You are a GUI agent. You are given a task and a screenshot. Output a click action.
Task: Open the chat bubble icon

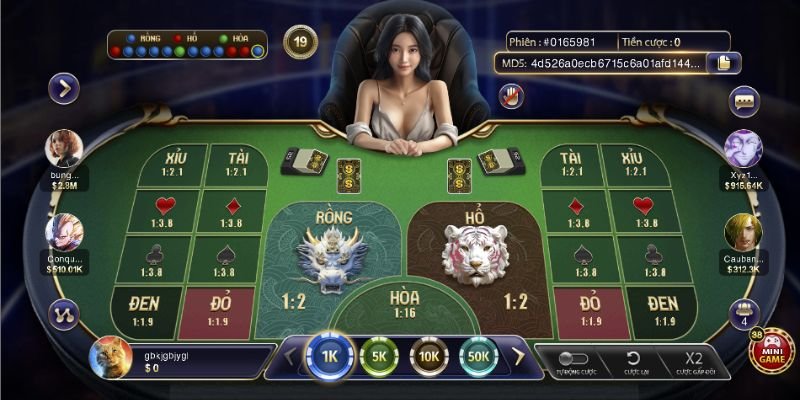coord(743,101)
